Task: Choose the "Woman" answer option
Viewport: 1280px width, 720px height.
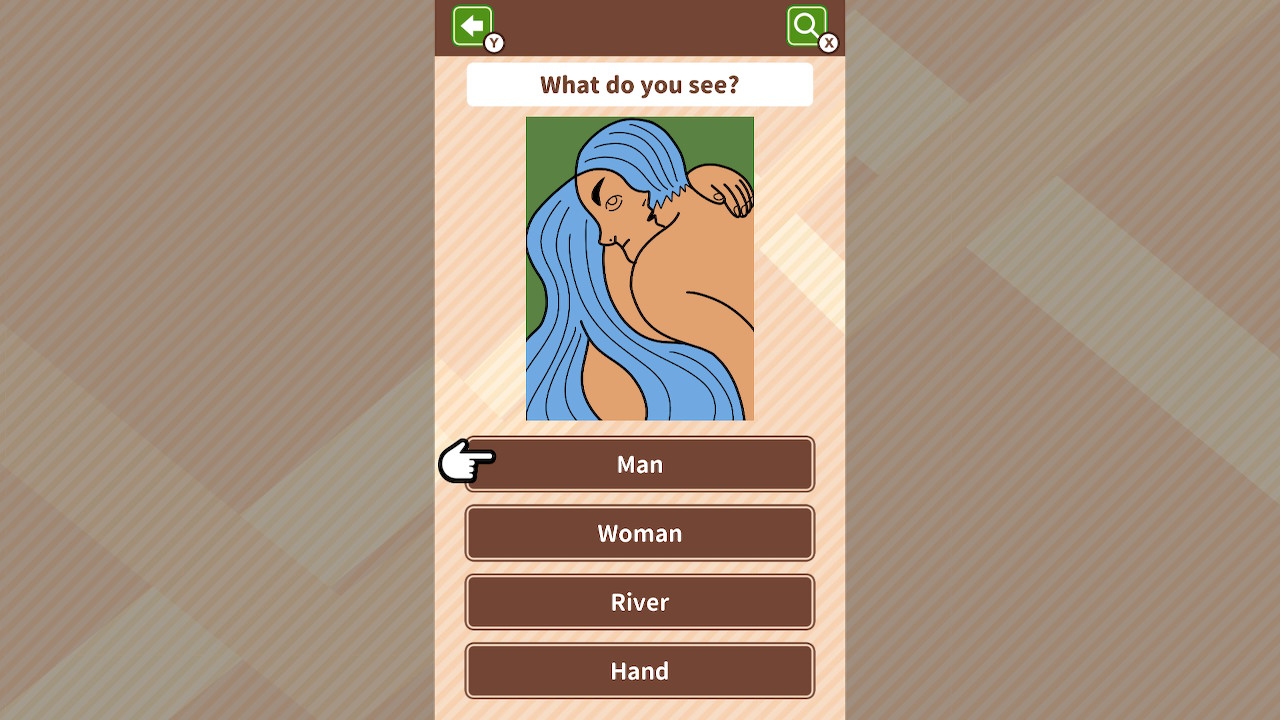Action: [639, 533]
